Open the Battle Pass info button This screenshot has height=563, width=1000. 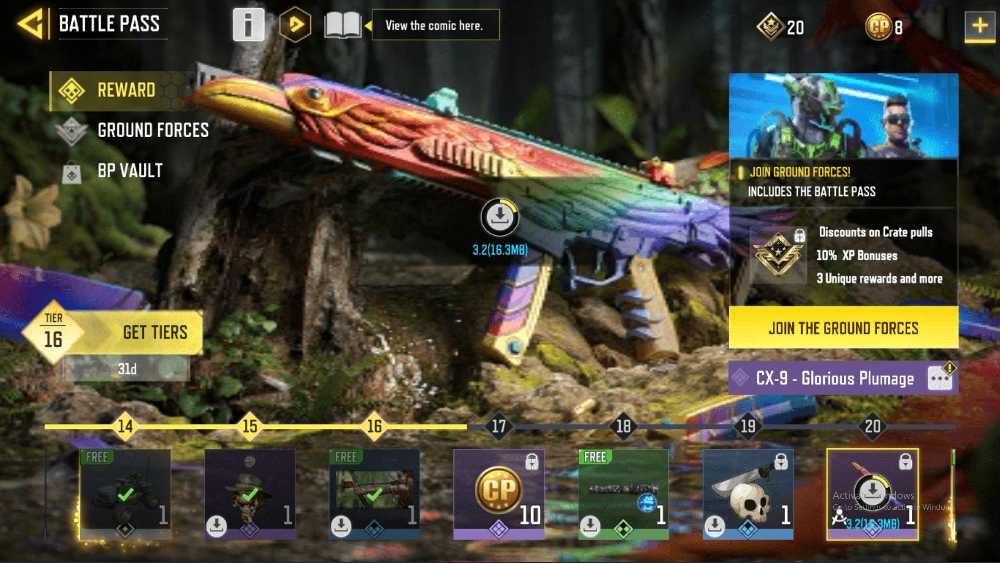click(249, 25)
